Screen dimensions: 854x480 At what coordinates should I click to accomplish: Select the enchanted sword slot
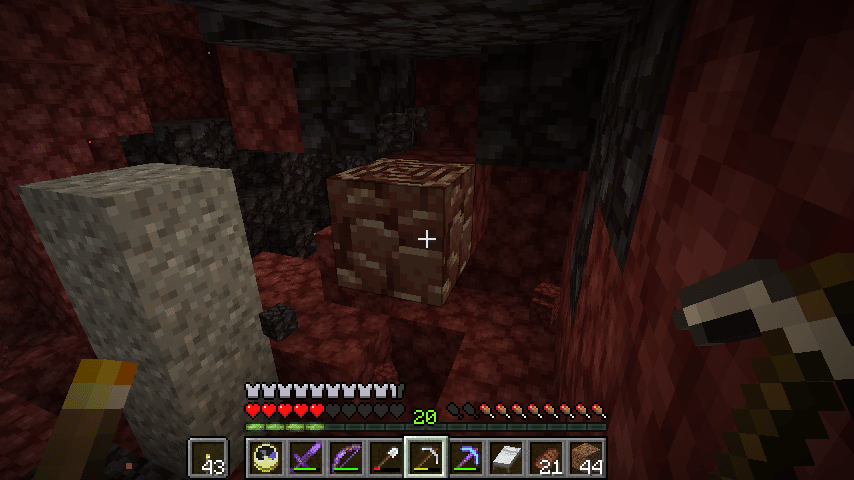(x=305, y=458)
